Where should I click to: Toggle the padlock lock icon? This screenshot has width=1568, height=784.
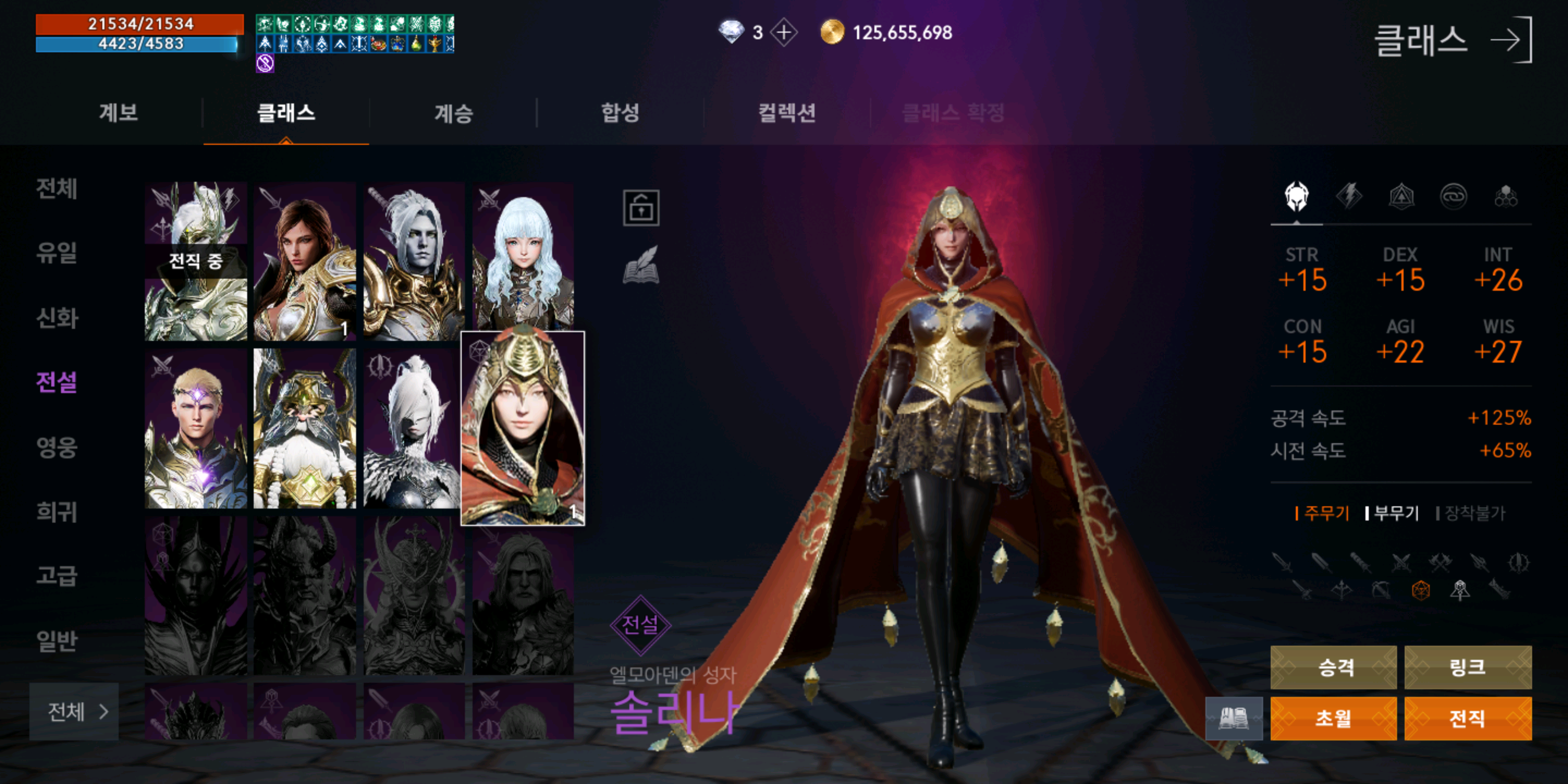tap(640, 208)
